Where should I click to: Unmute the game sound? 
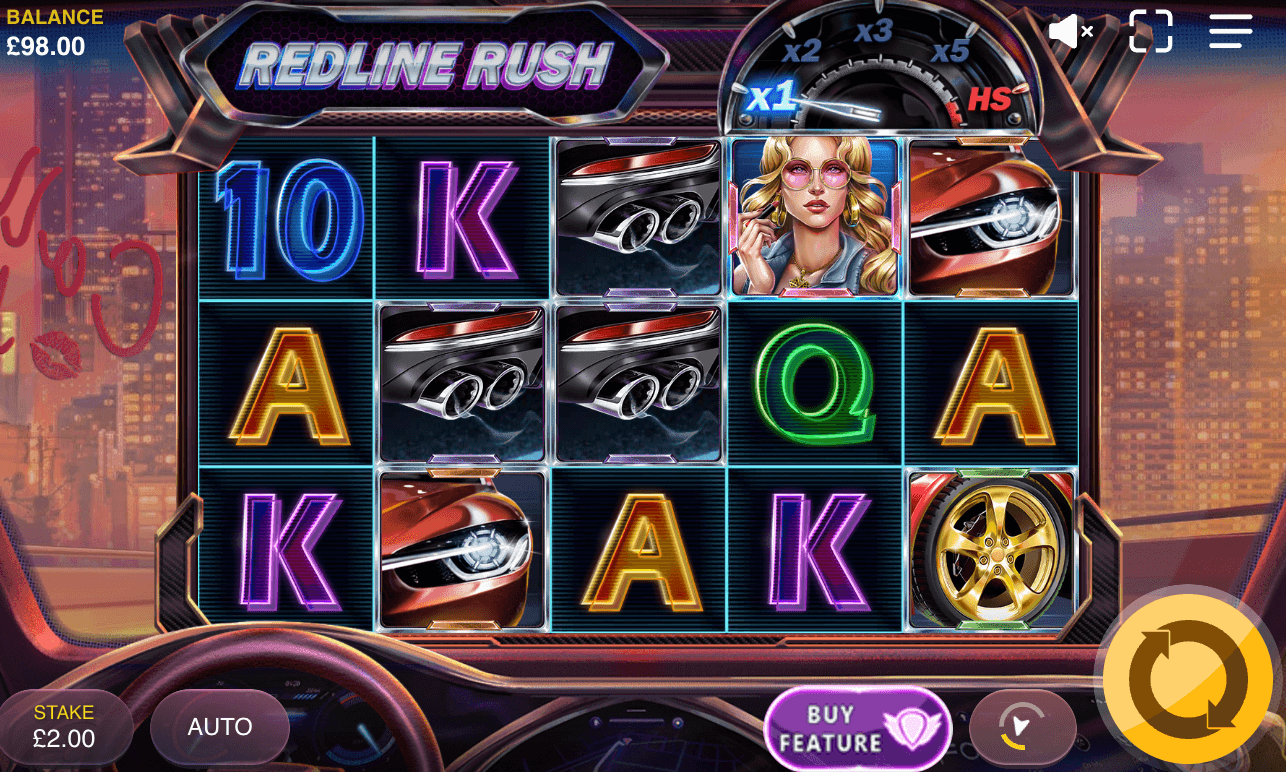(x=1070, y=32)
